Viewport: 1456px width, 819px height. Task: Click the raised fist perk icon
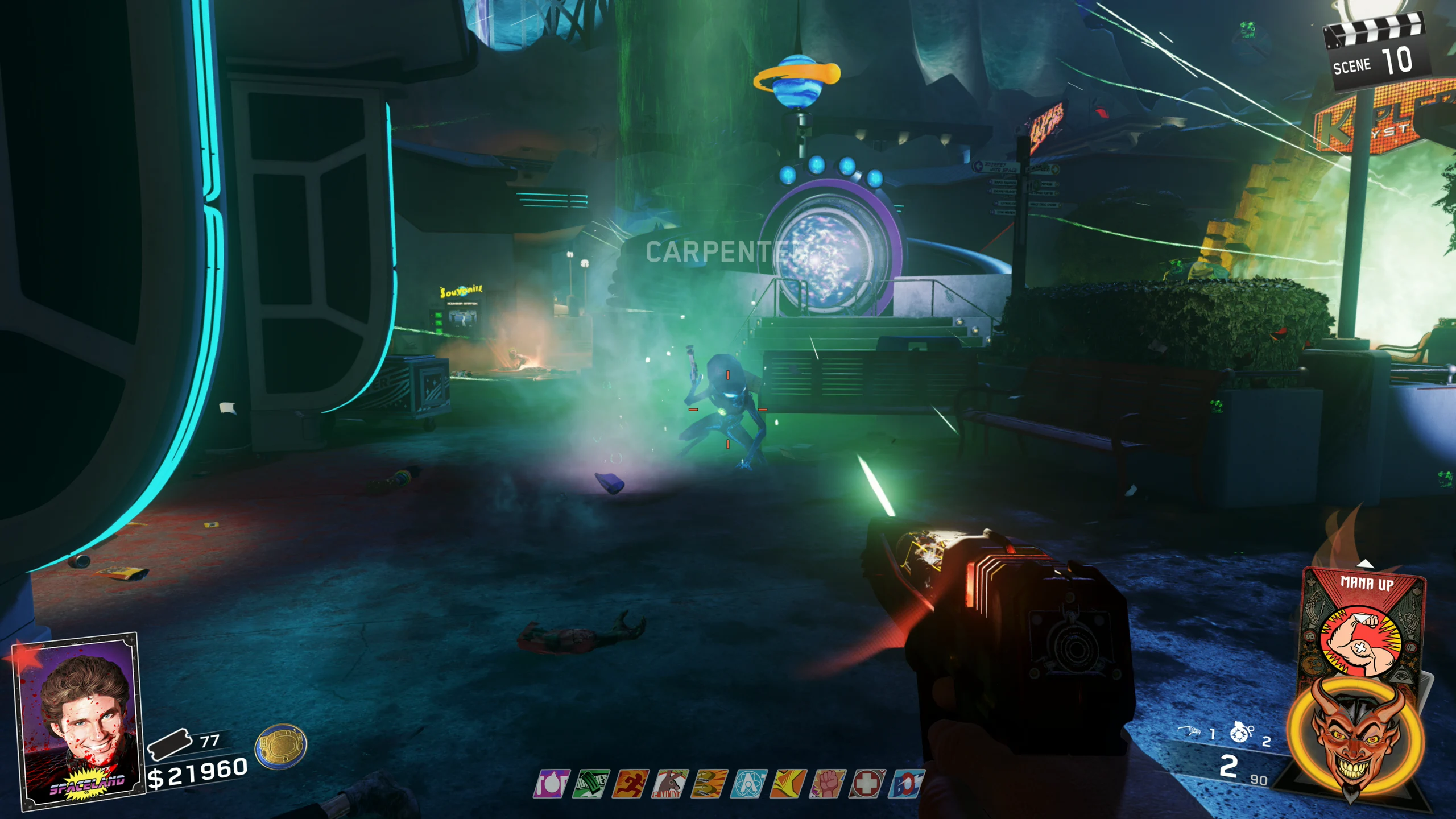828,784
